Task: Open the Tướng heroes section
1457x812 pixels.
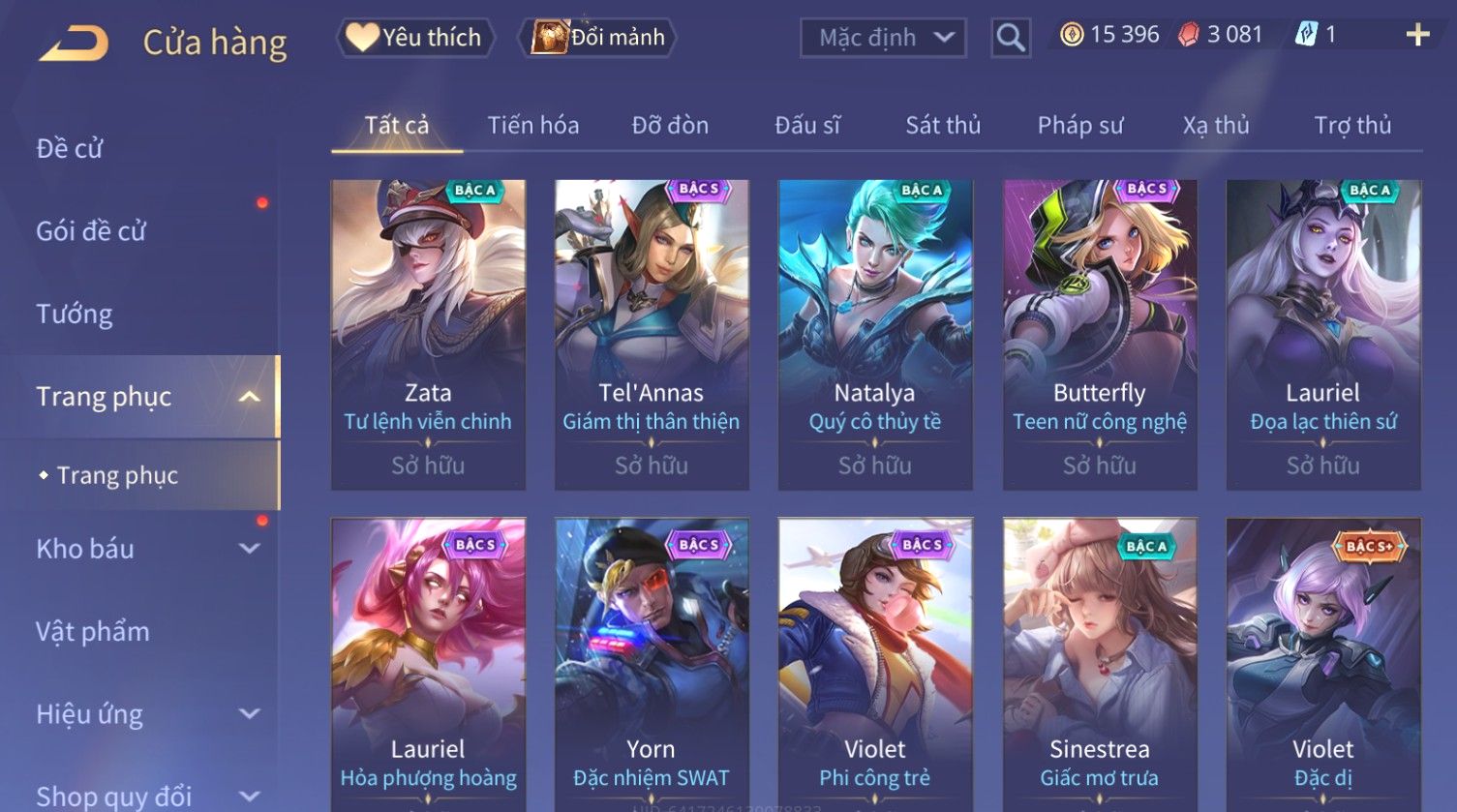Action: (75, 314)
